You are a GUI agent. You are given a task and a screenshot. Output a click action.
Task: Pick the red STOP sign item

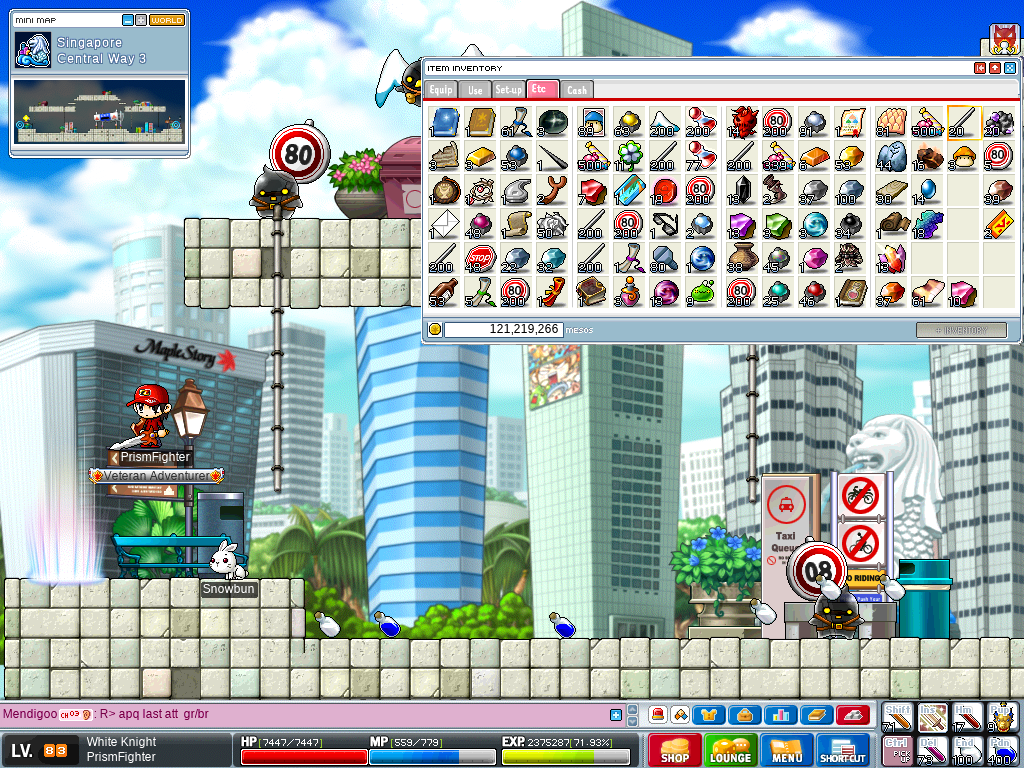[480, 258]
